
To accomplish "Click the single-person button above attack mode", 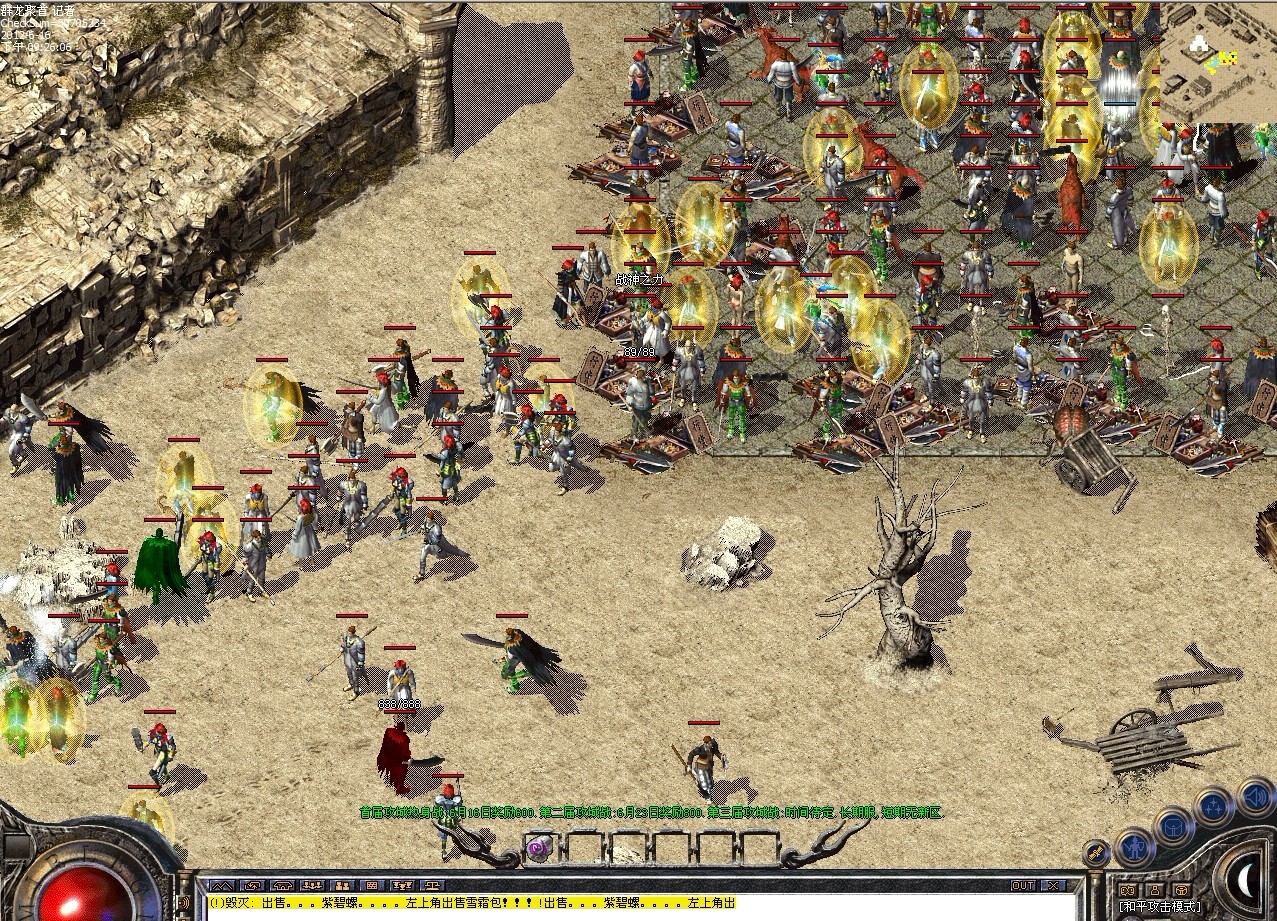I will click(1154, 890).
